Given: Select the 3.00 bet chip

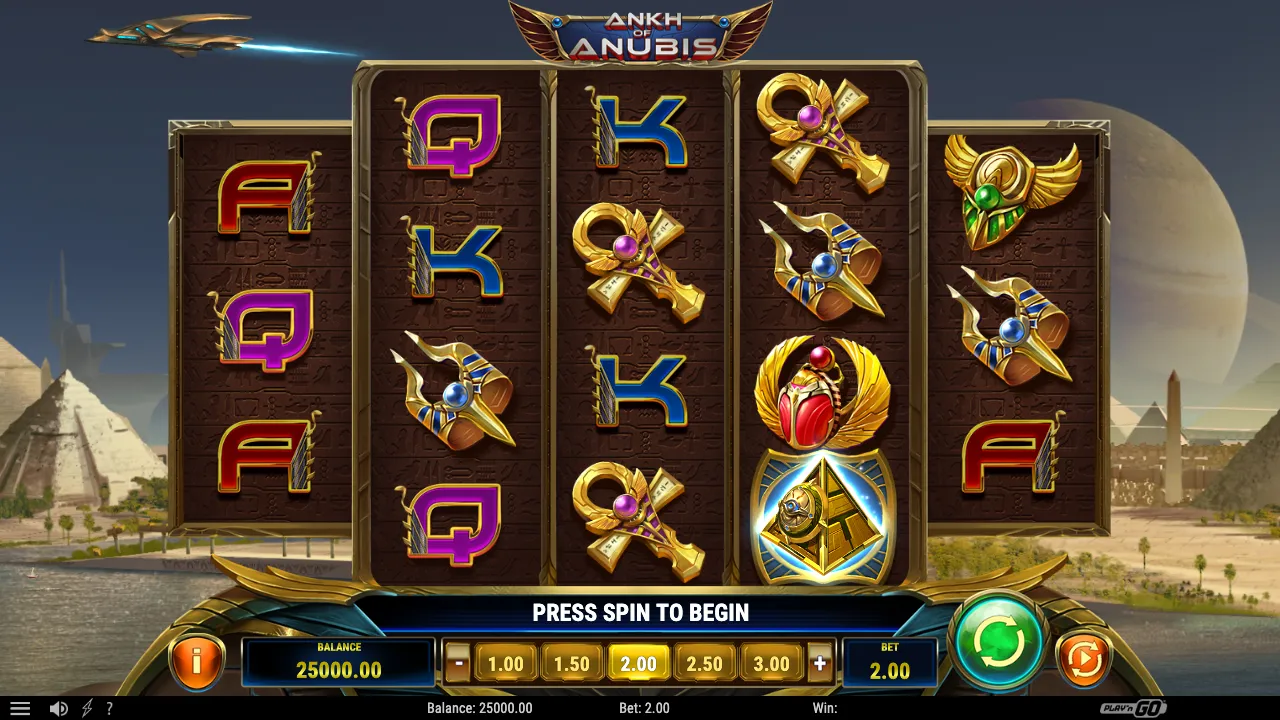Looking at the screenshot, I should click(x=771, y=662).
